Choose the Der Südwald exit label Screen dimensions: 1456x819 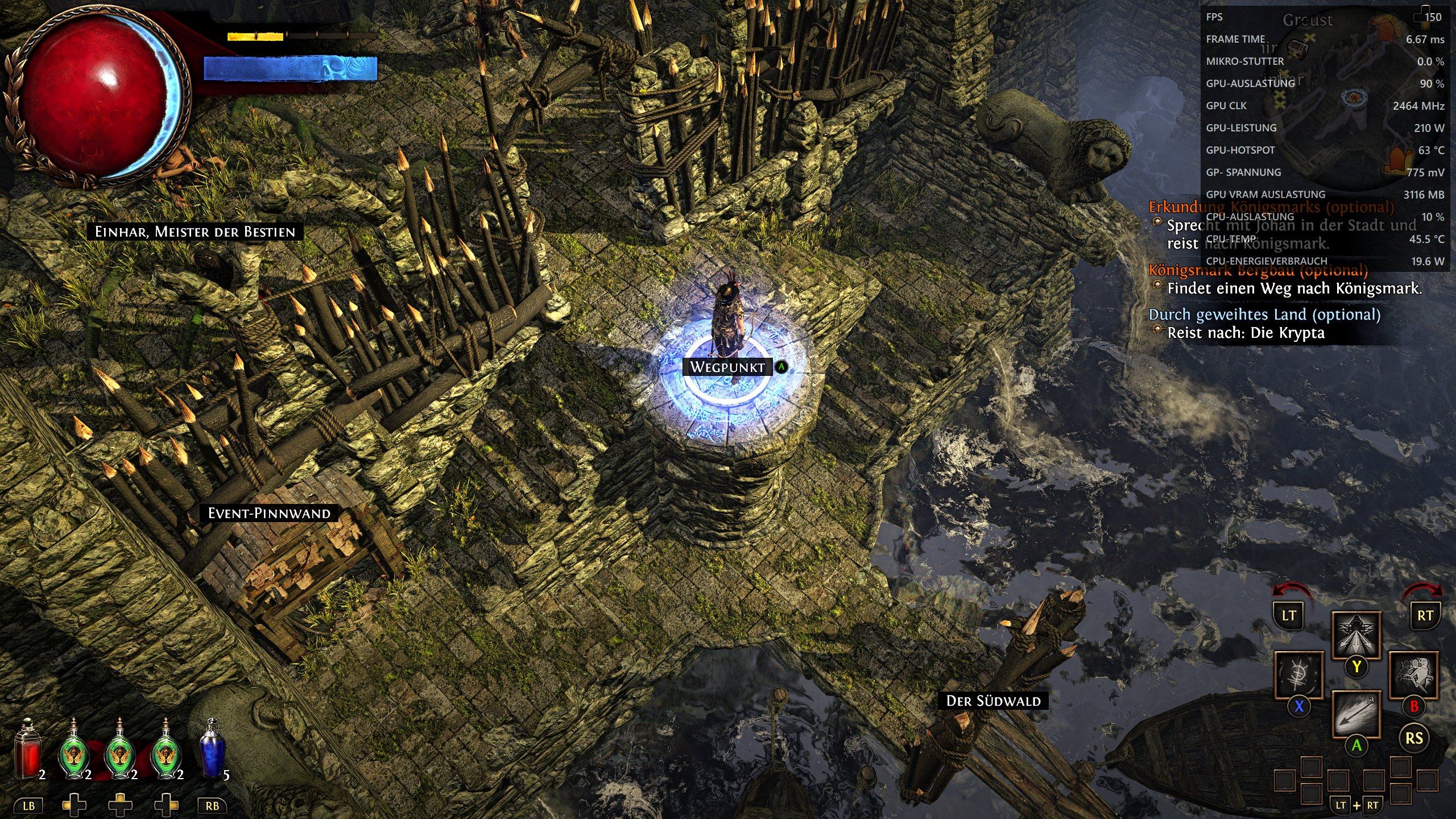(x=993, y=701)
